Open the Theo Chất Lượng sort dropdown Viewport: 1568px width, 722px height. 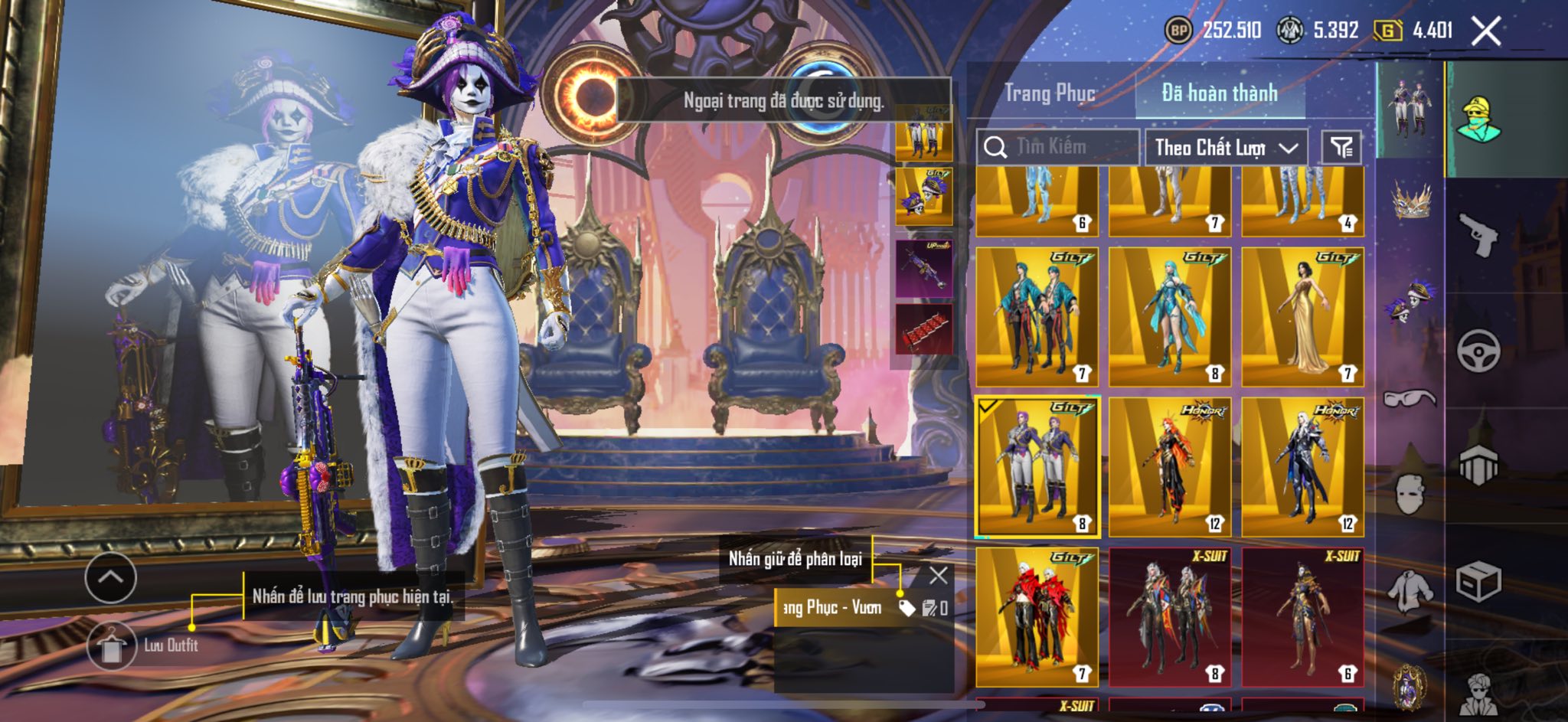(x=1225, y=147)
